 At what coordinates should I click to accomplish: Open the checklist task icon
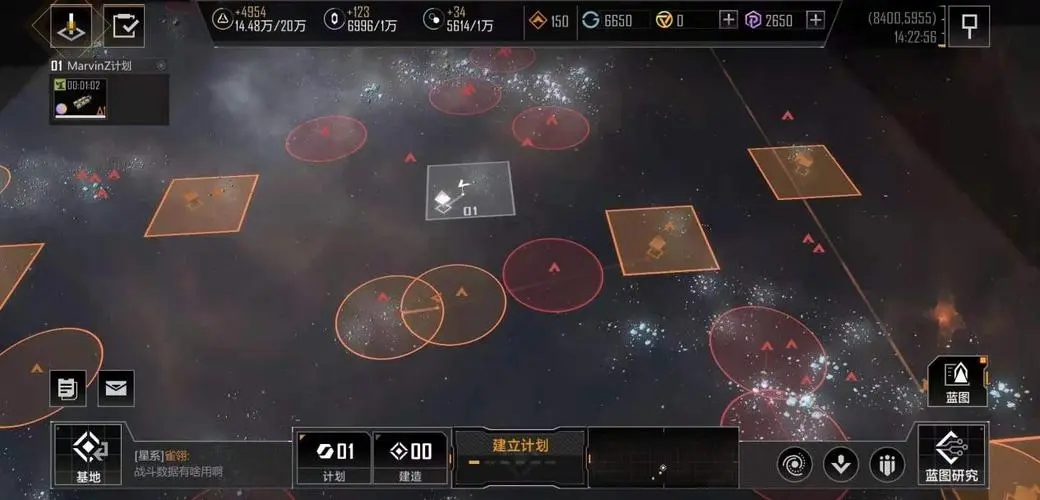[x=125, y=26]
